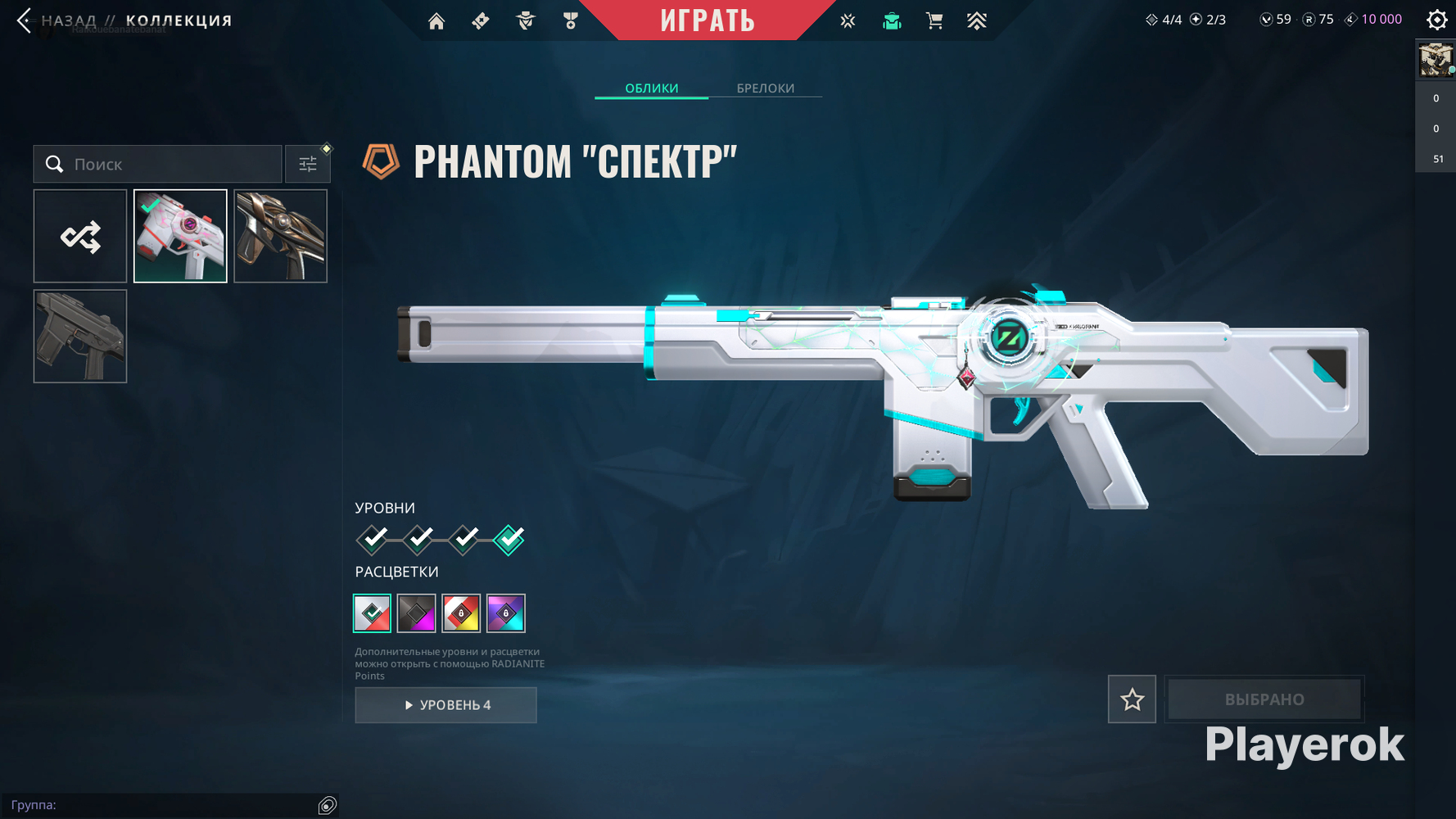Go back using the НАЗАД arrow

tap(25, 20)
